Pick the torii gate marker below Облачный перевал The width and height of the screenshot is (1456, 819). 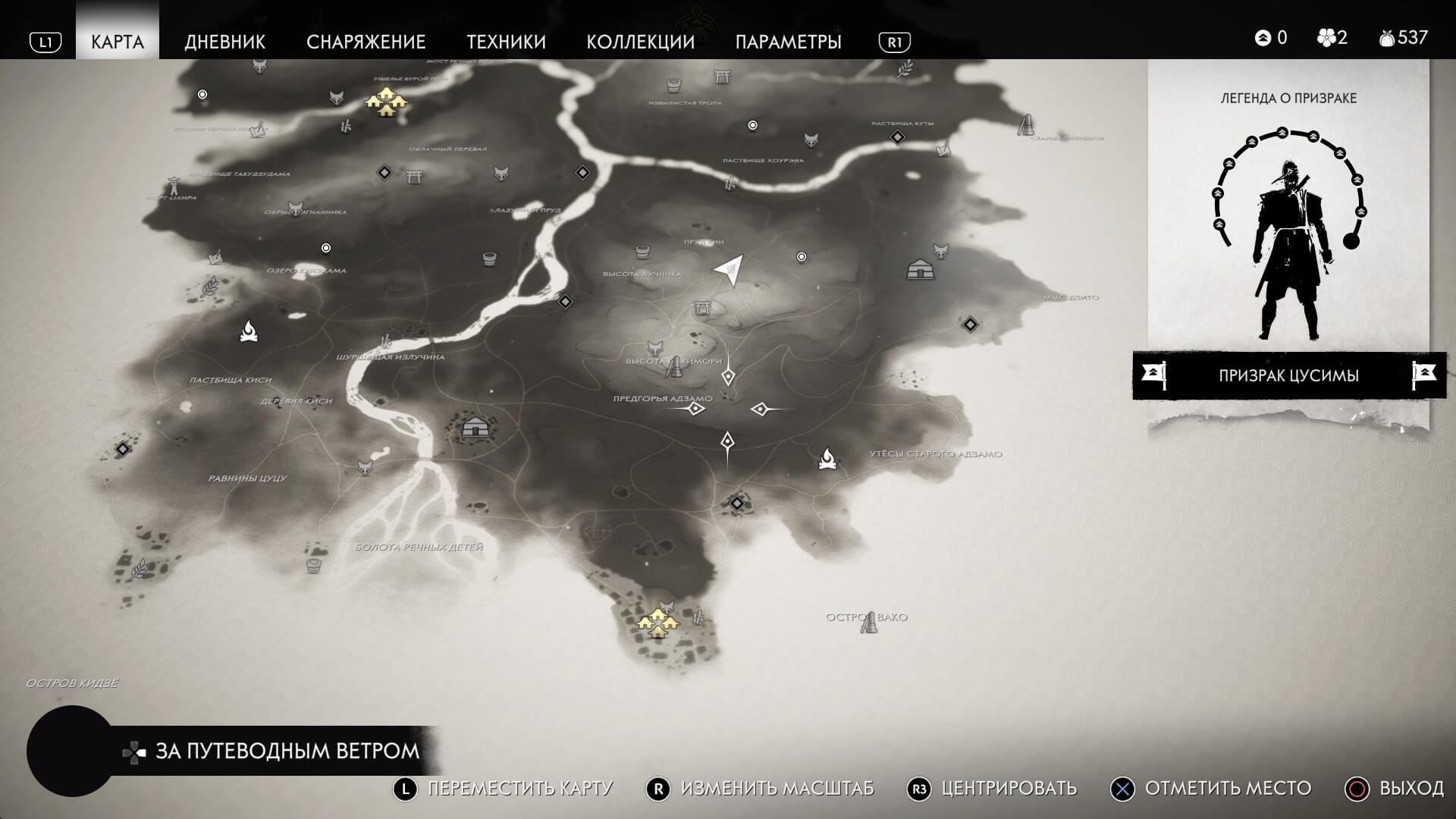[x=414, y=177]
